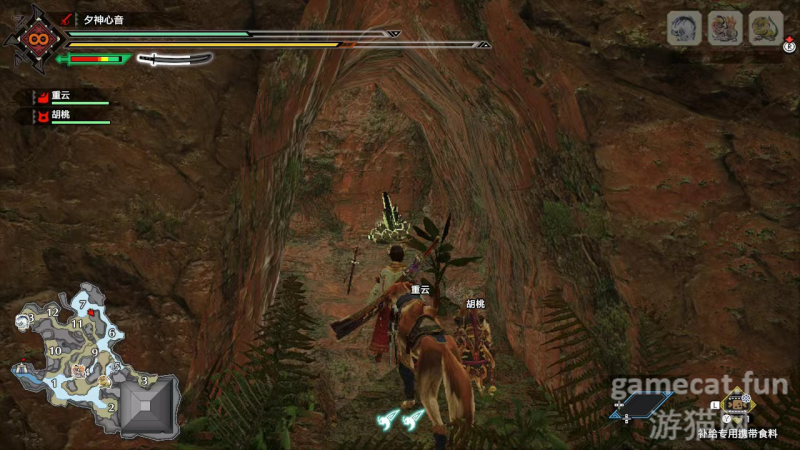Click the main camp tent marker on minimap
The width and height of the screenshot is (800, 450).
tap(24, 368)
